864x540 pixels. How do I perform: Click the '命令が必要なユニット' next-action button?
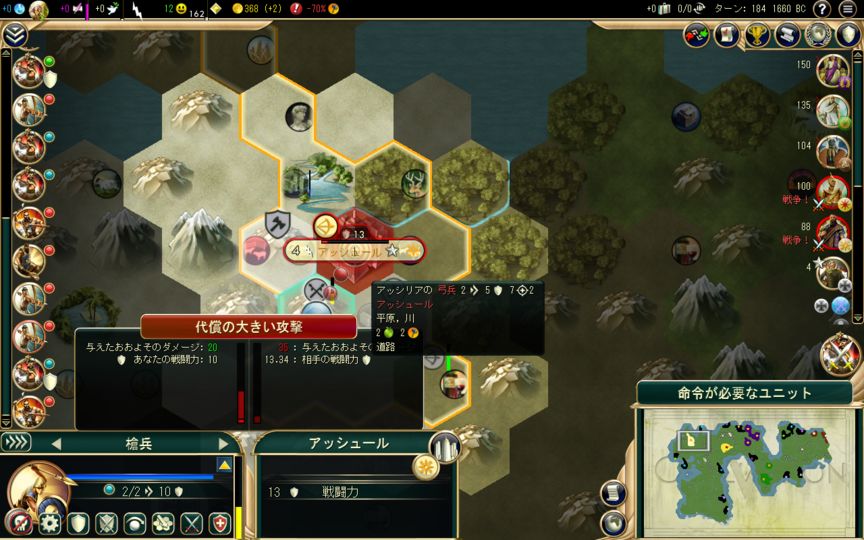point(744,392)
